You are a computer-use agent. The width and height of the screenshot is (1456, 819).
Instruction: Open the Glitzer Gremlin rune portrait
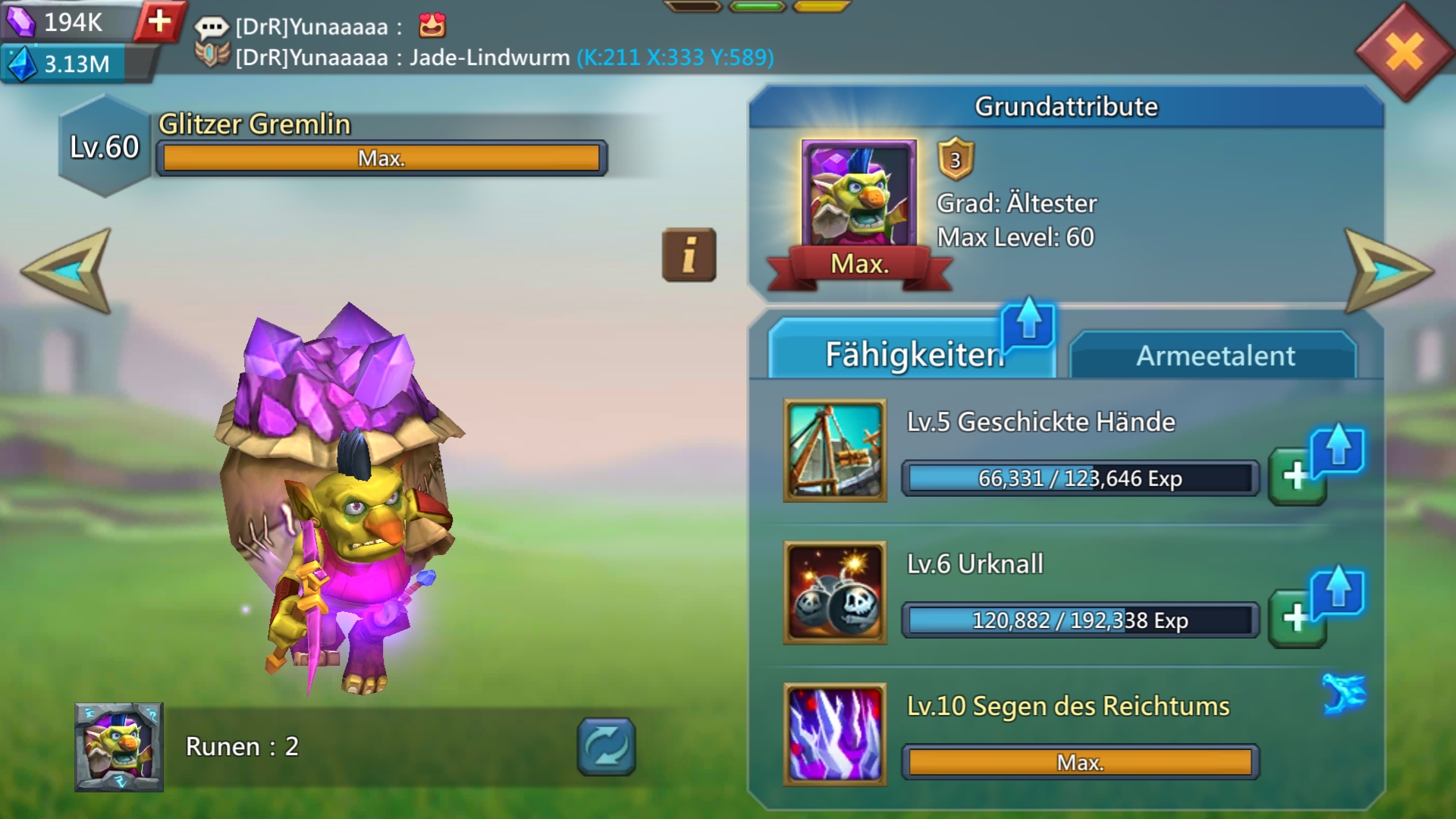pos(118,747)
